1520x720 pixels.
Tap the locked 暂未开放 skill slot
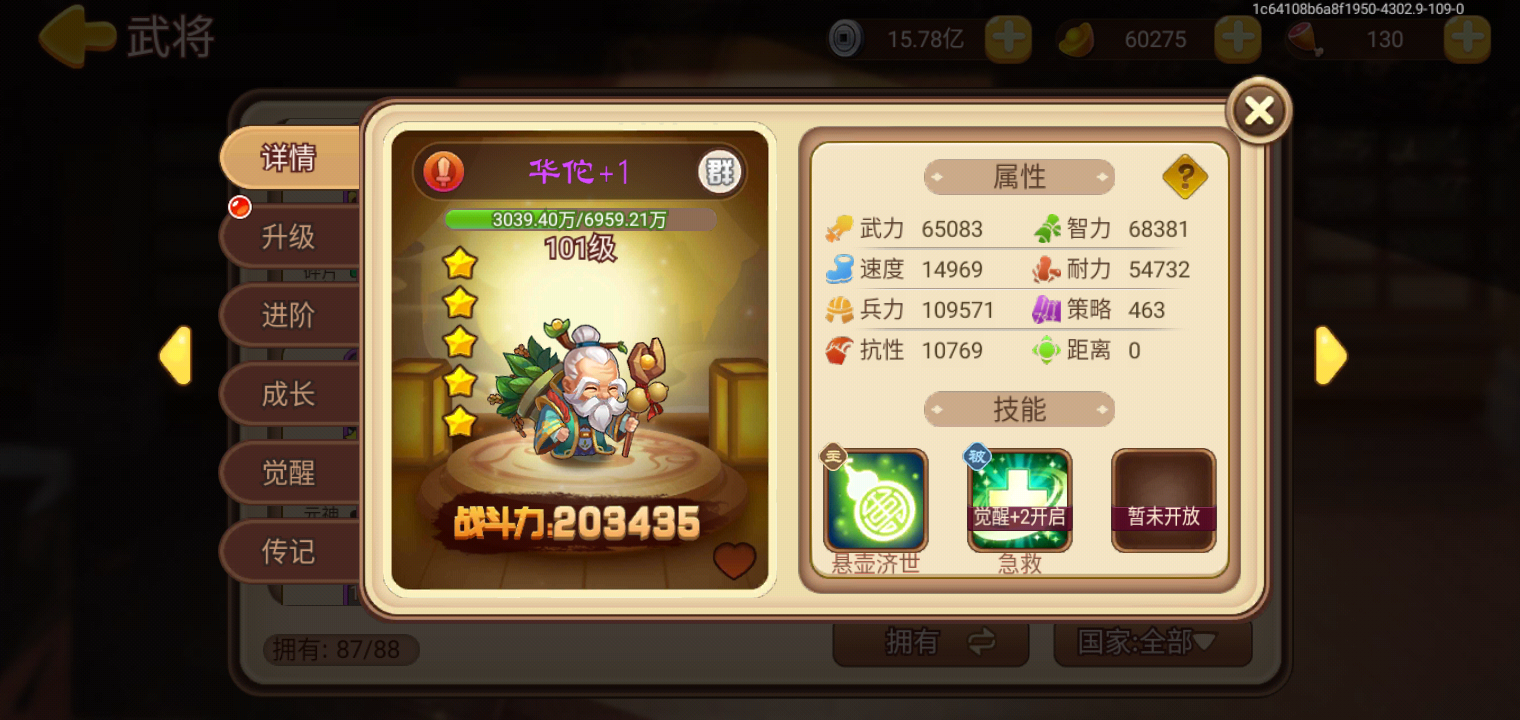(x=1163, y=499)
